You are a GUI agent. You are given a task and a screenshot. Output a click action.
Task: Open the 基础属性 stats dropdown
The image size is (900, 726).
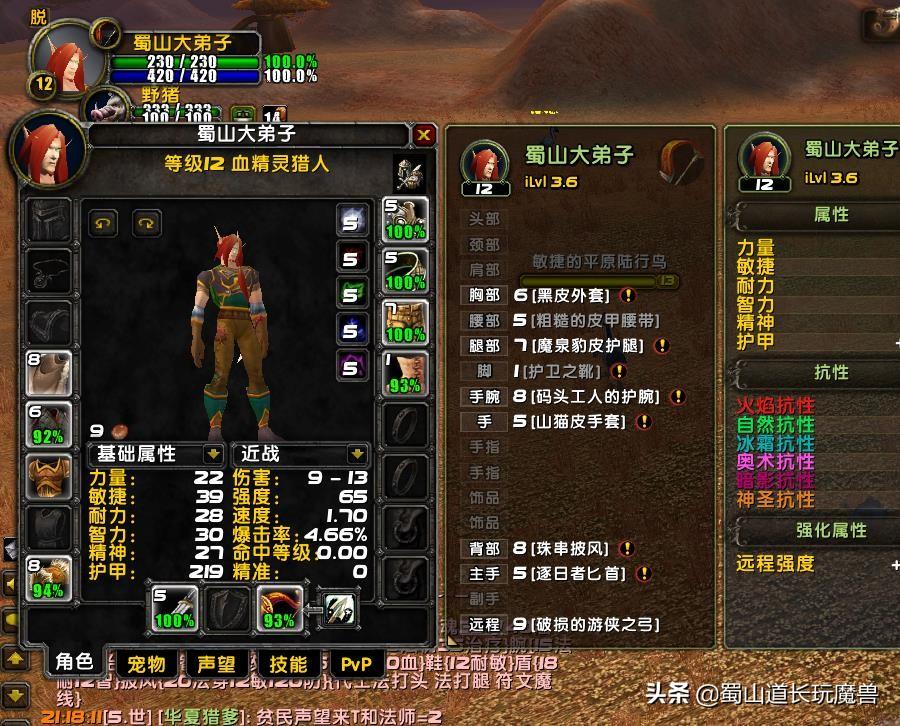point(212,454)
